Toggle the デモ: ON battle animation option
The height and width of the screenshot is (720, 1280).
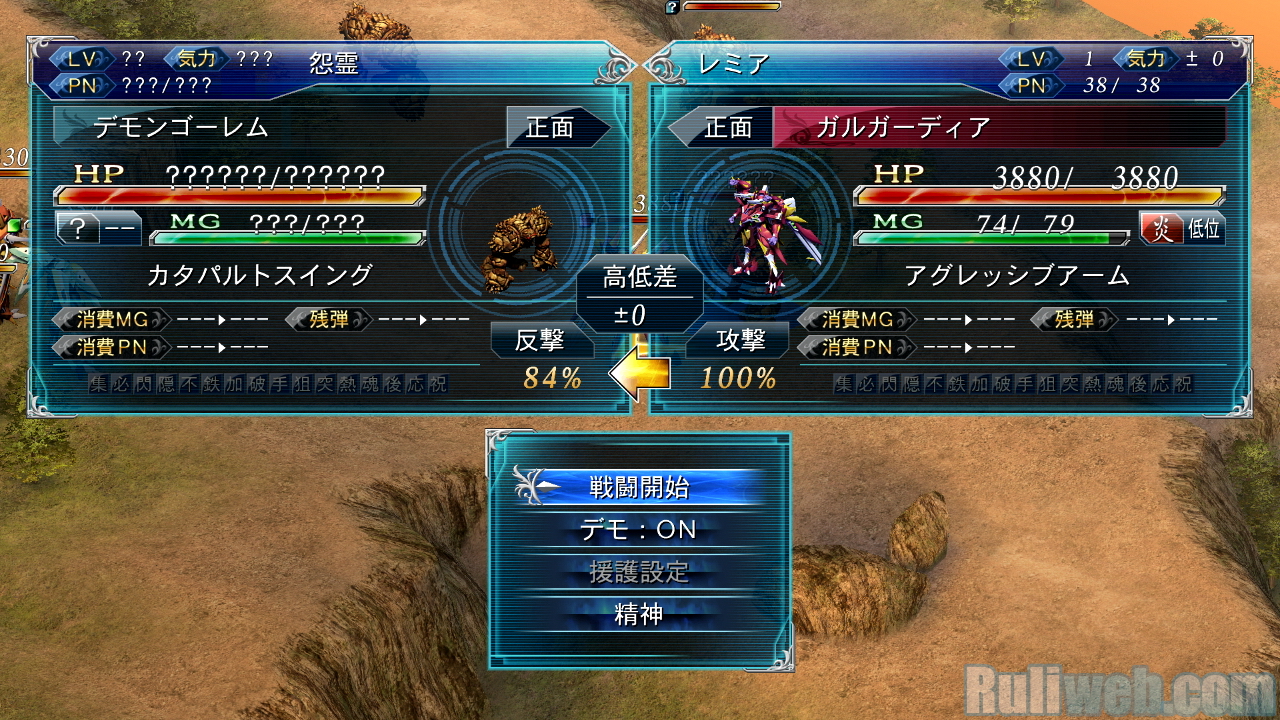tap(638, 529)
